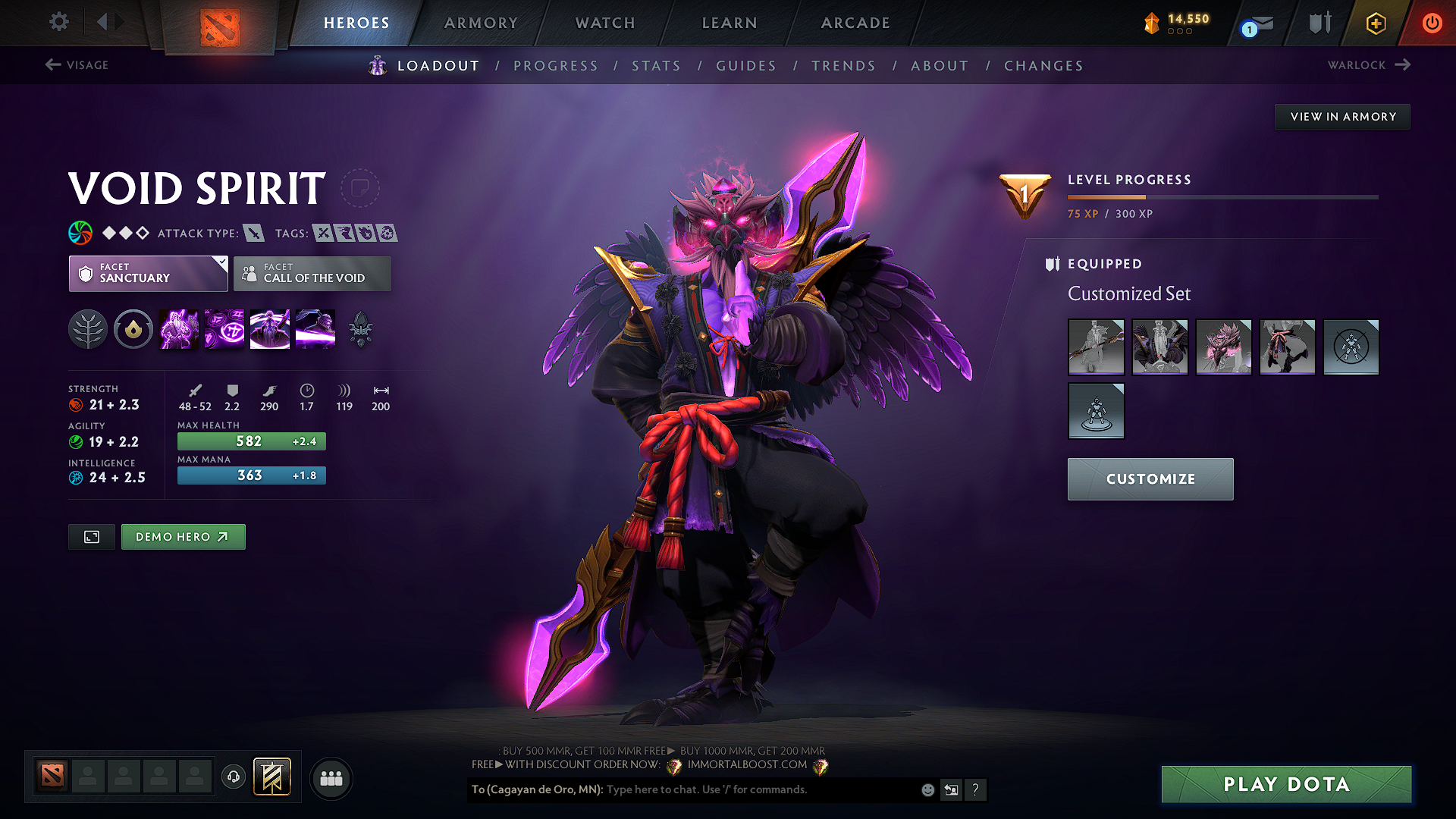Screen dimensions: 1456x819
Task: Click the weapon thumbnail in Customized Set
Action: pos(1096,347)
